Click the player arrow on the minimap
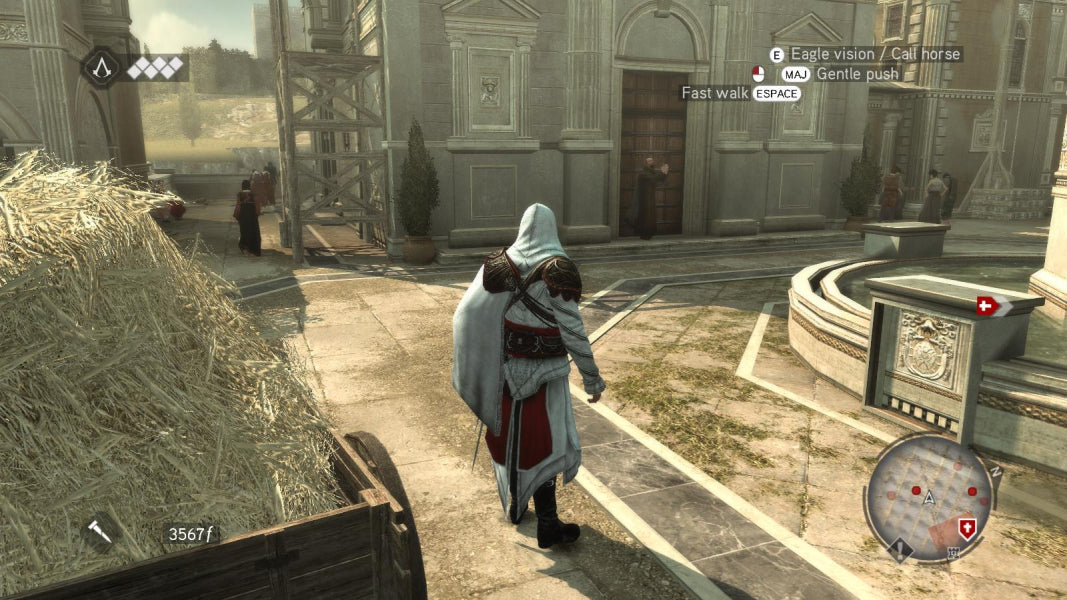Screen dimensions: 1067x600 pos(929,496)
